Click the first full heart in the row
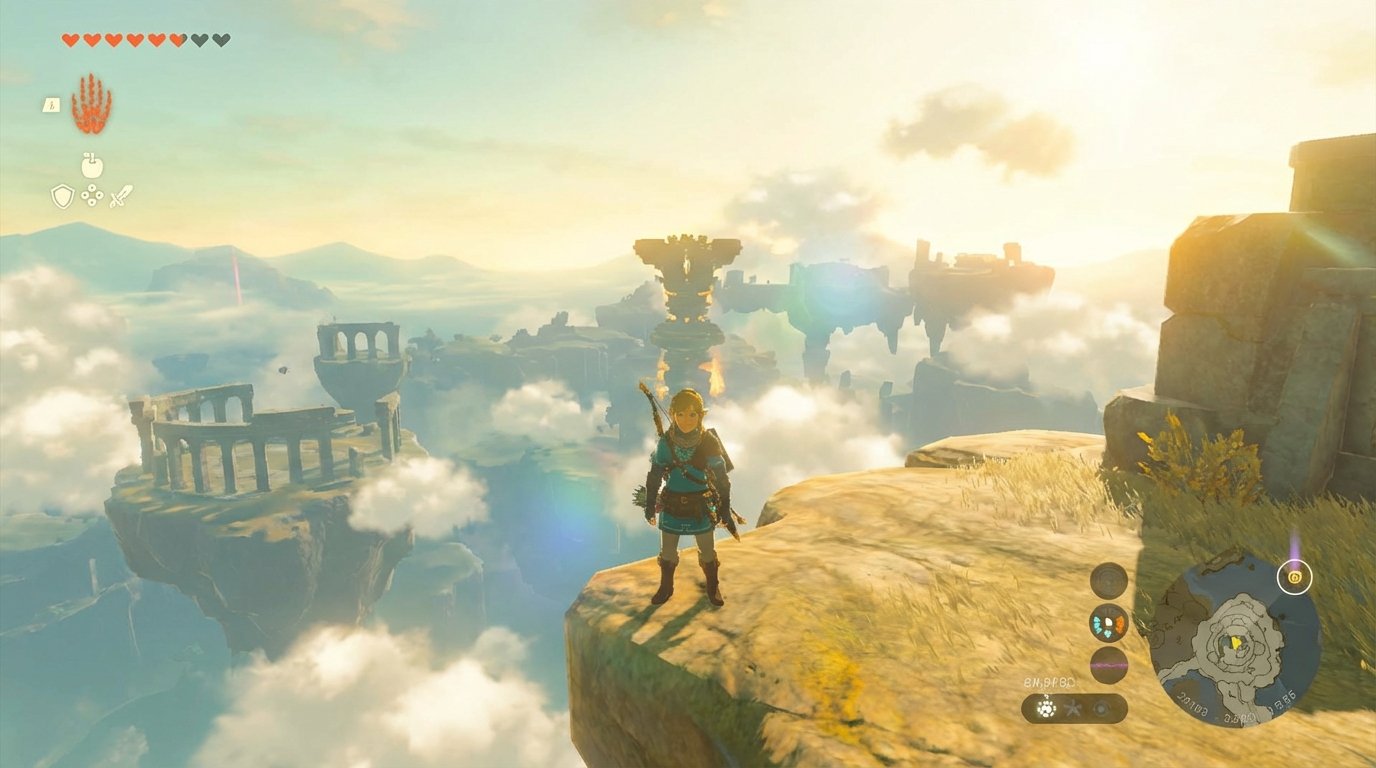Image resolution: width=1376 pixels, height=768 pixels. [x=70, y=39]
